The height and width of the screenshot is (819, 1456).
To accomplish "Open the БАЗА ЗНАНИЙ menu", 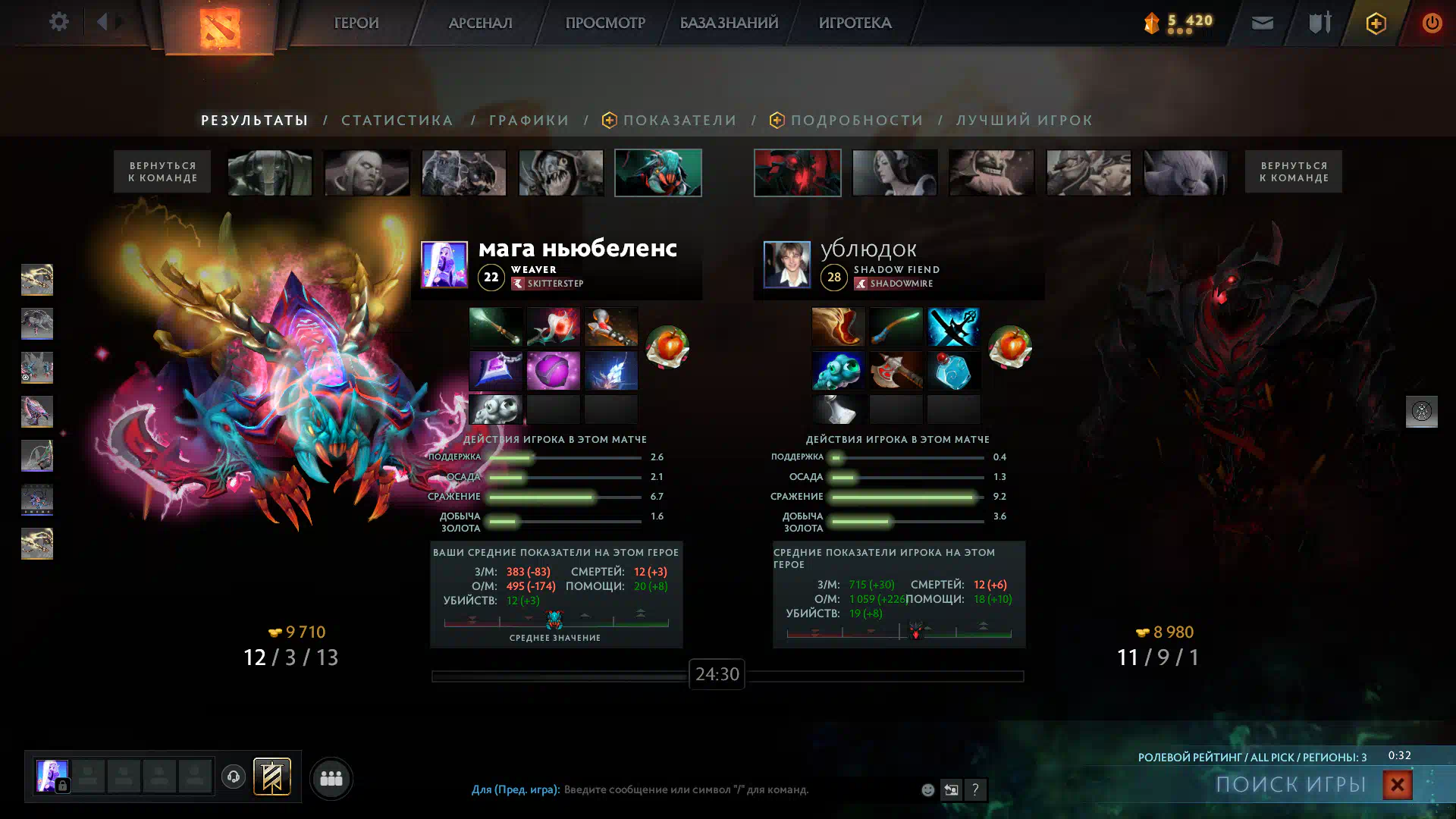I will tap(729, 23).
